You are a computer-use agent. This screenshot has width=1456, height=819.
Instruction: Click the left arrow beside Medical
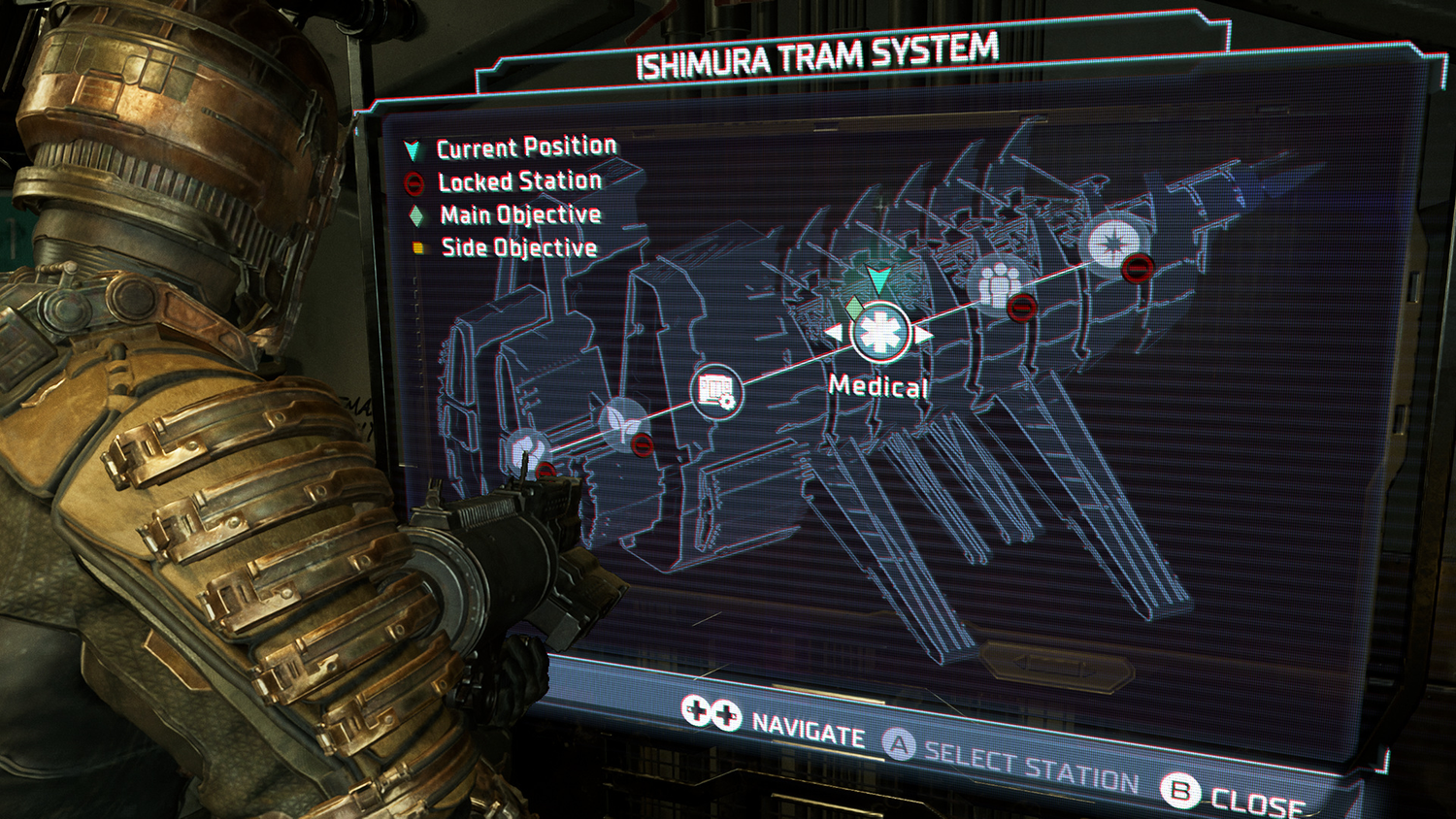point(834,334)
